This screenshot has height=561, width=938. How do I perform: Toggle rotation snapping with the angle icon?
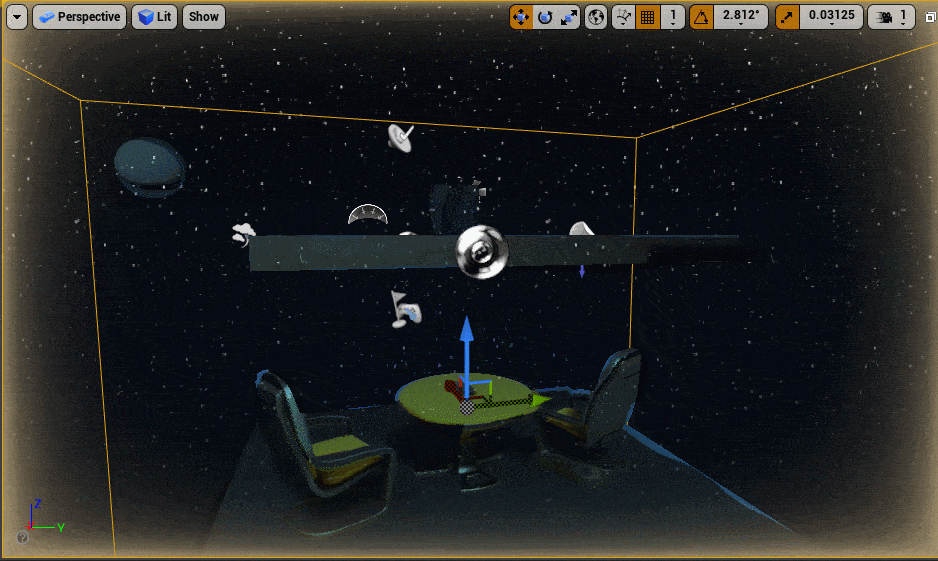click(702, 17)
